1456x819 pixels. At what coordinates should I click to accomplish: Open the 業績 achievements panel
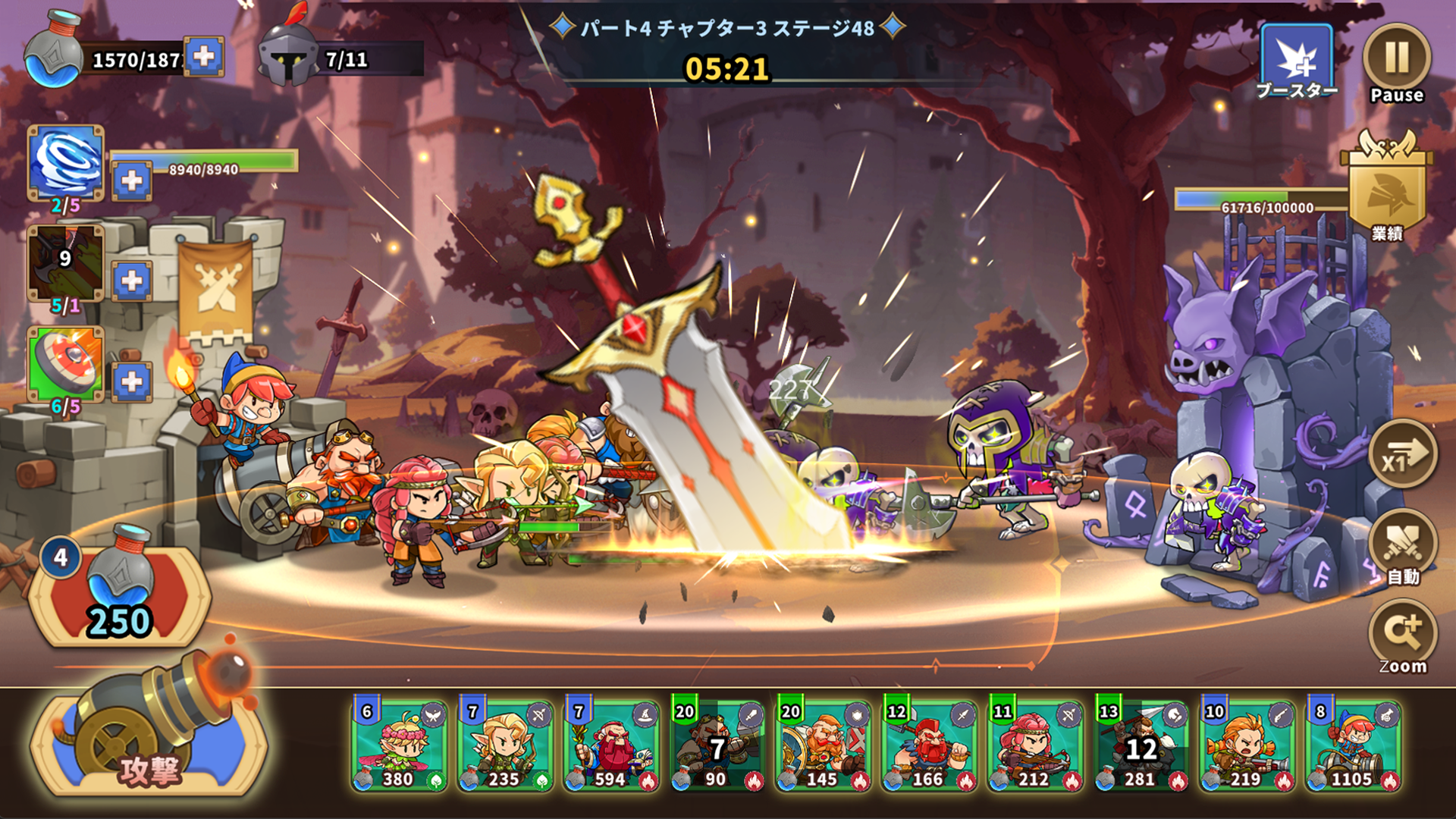(x=1390, y=190)
